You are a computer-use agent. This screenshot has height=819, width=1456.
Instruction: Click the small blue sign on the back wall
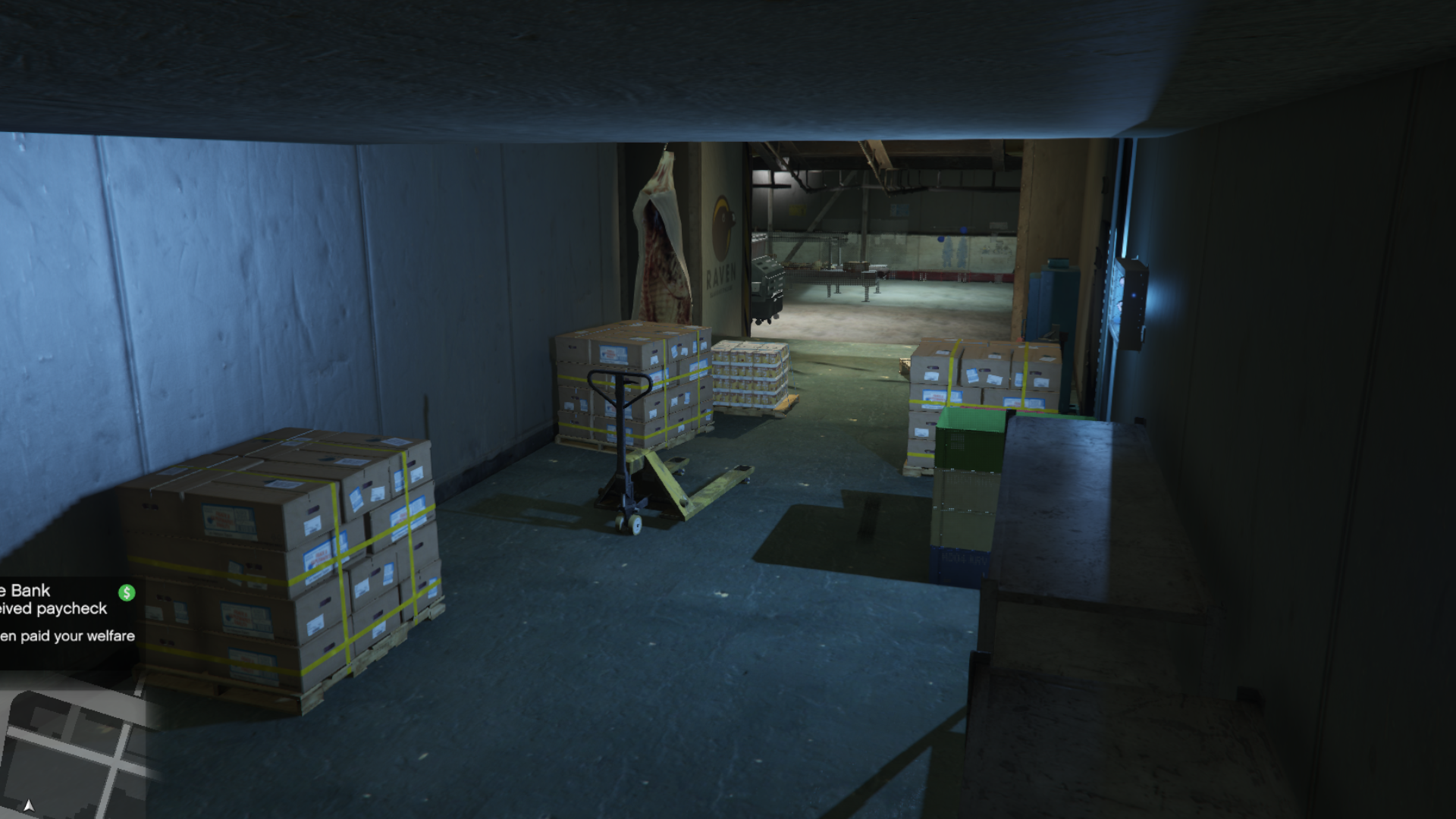point(899,209)
